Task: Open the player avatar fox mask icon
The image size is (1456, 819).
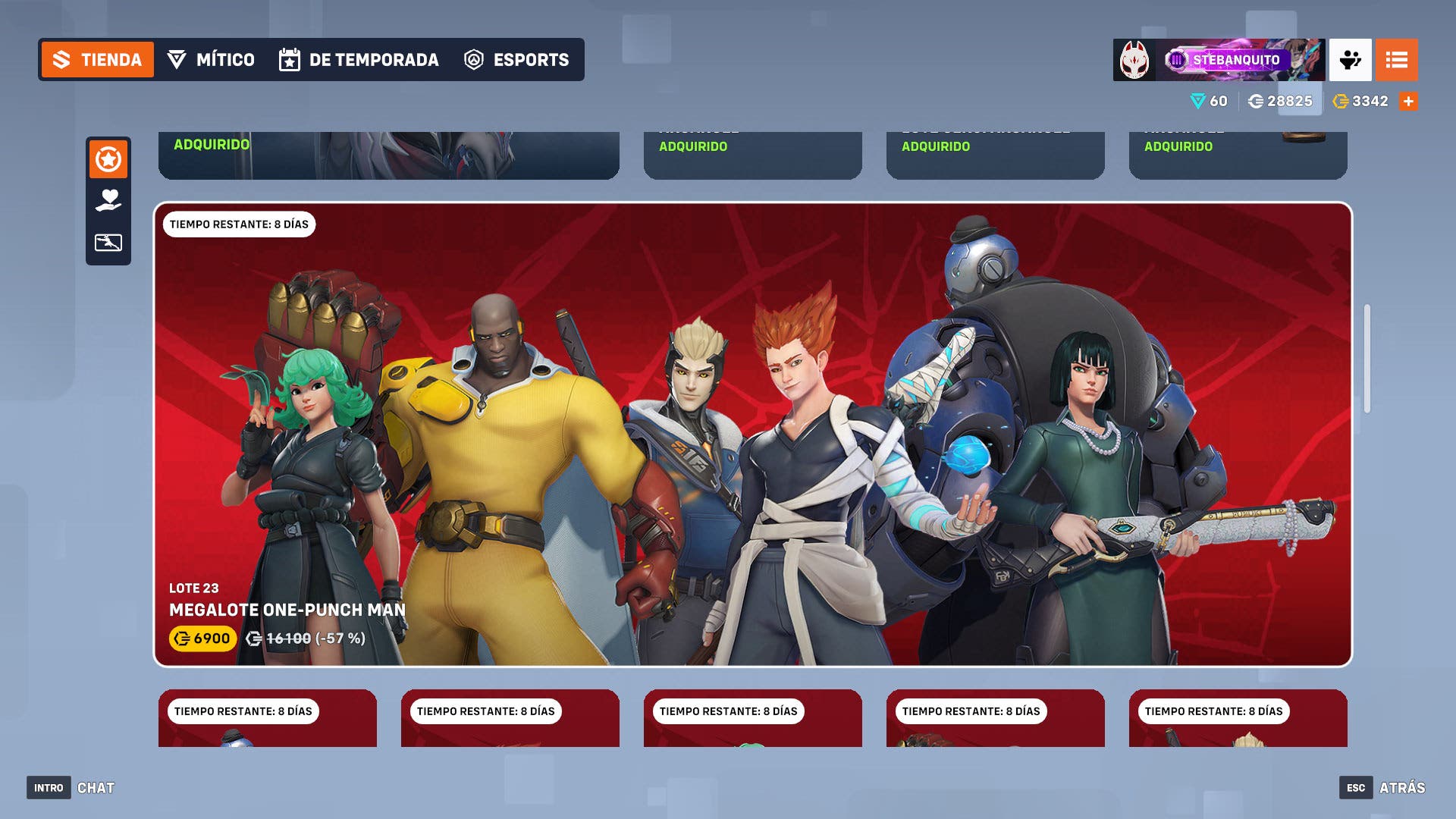Action: 1134,60
